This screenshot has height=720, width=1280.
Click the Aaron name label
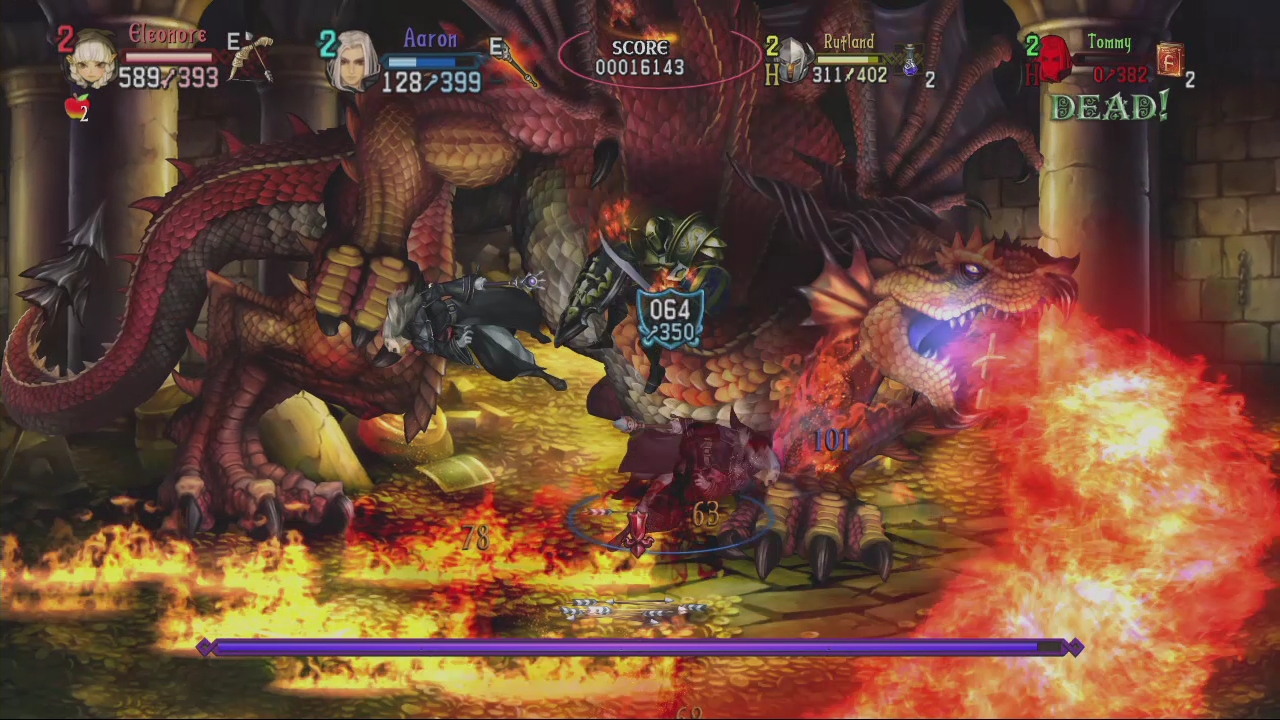(x=430, y=39)
